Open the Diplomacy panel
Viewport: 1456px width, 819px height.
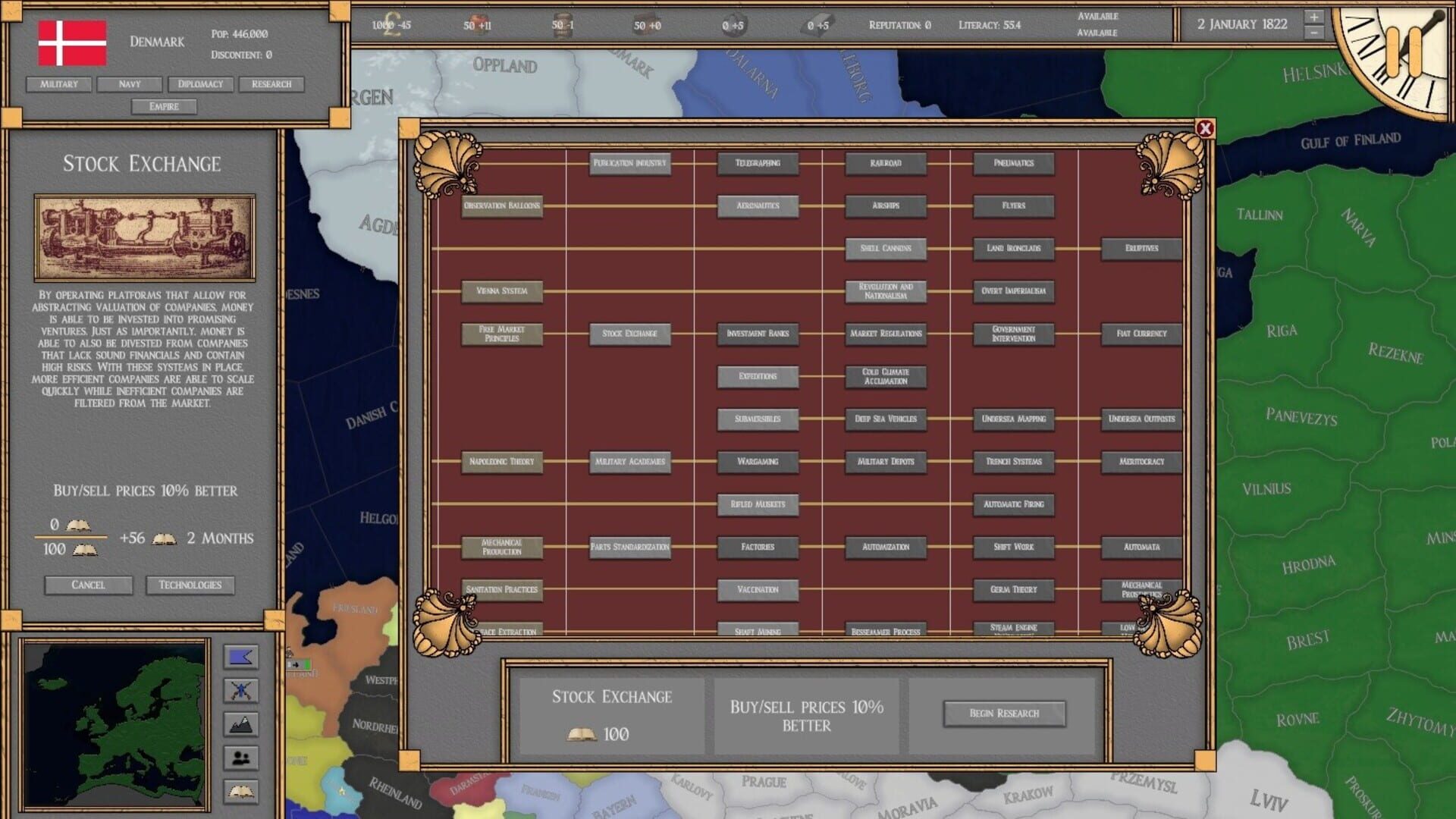pos(199,84)
